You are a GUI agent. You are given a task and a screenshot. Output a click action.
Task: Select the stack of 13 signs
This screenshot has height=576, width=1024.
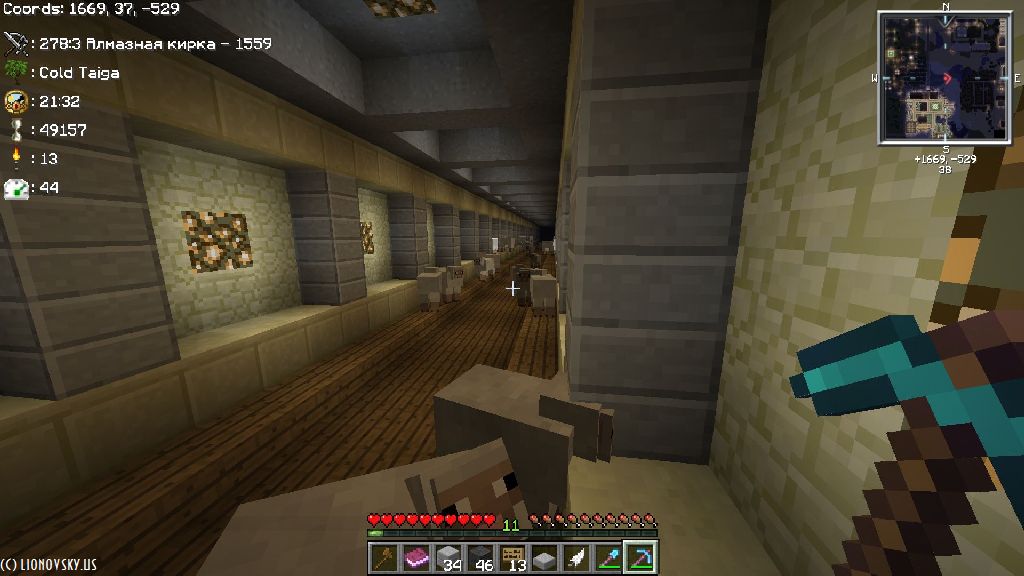coord(513,557)
